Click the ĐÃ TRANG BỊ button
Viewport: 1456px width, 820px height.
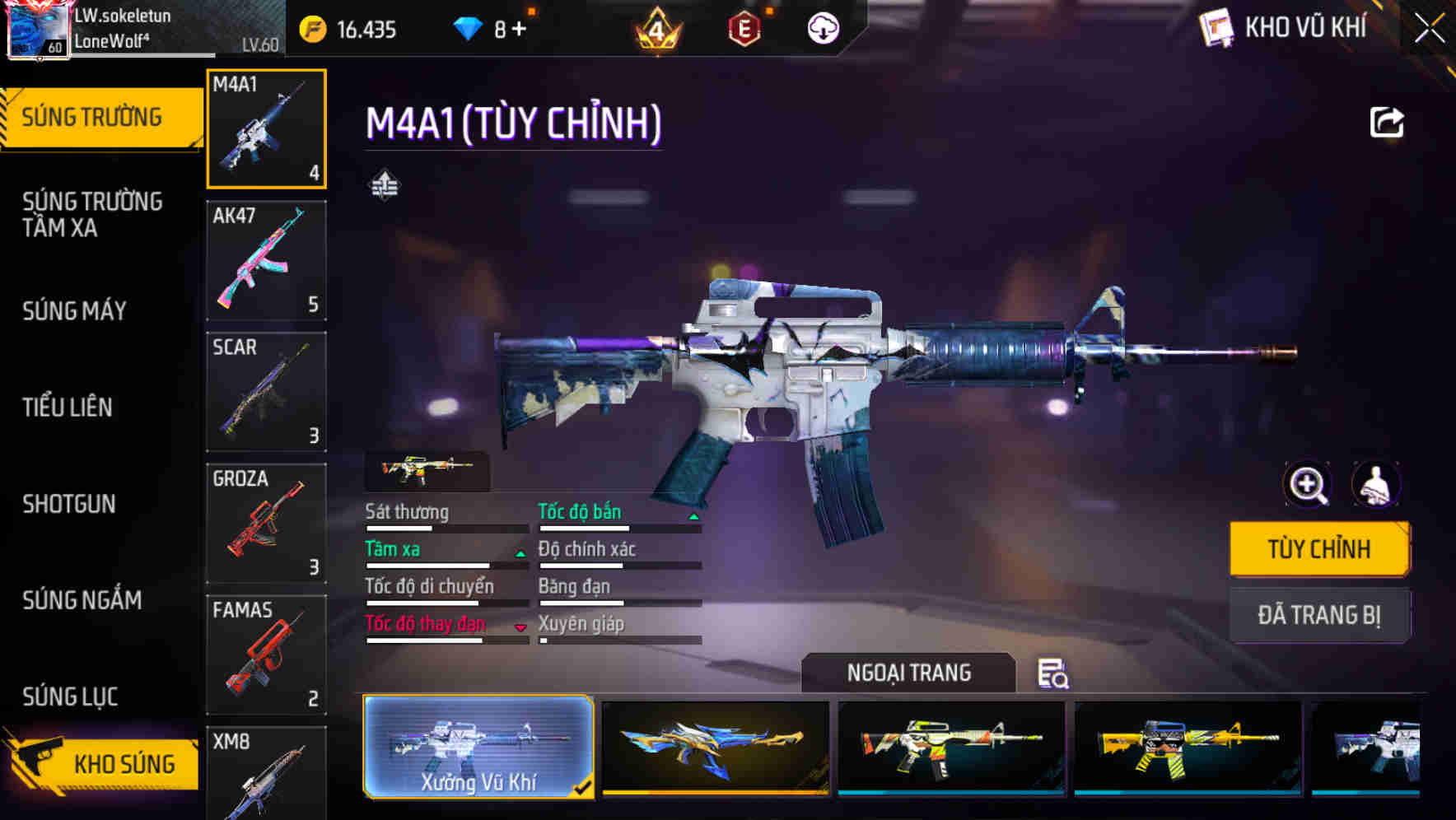pyautogui.click(x=1319, y=615)
